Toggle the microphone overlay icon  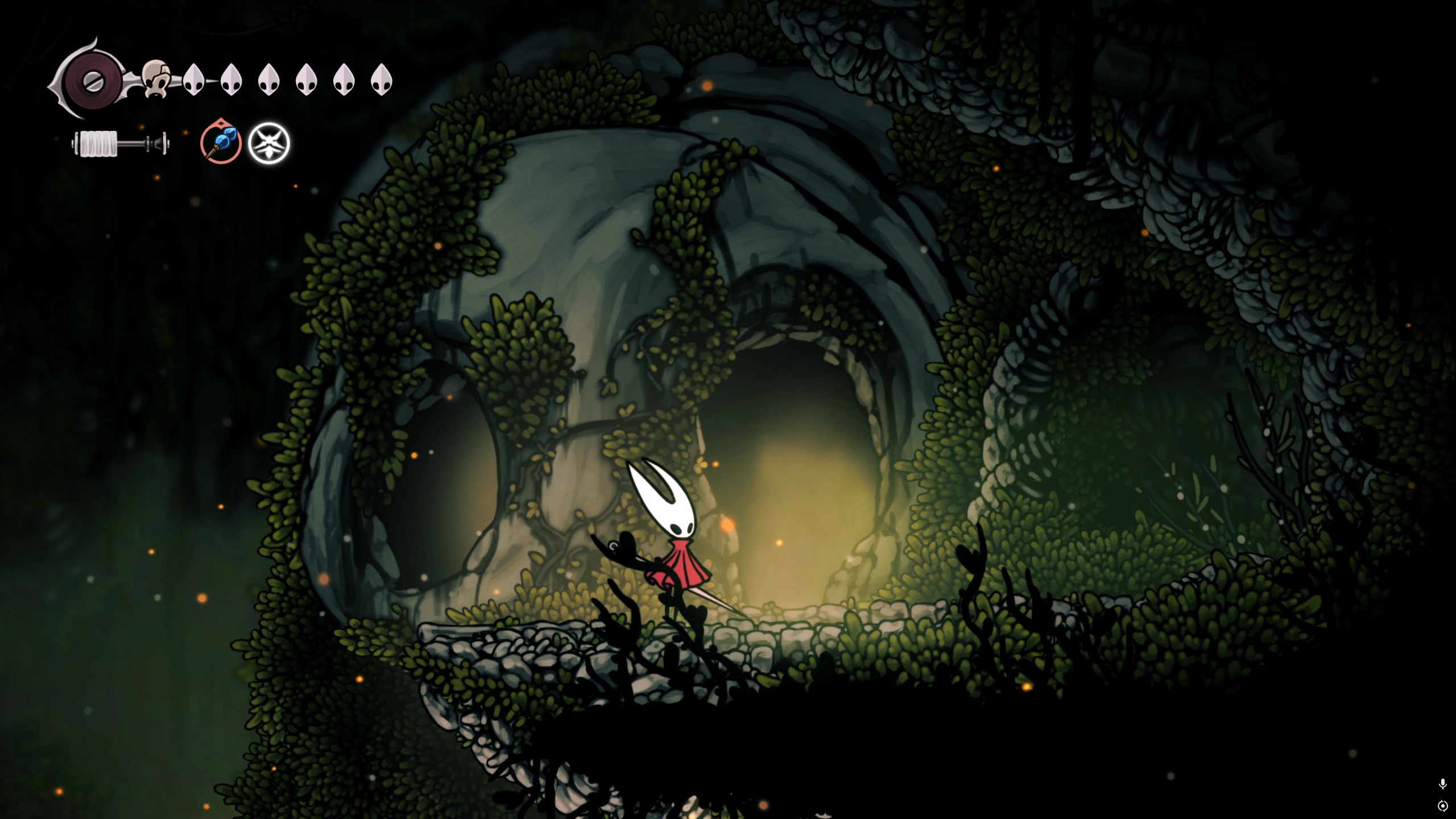(1442, 784)
